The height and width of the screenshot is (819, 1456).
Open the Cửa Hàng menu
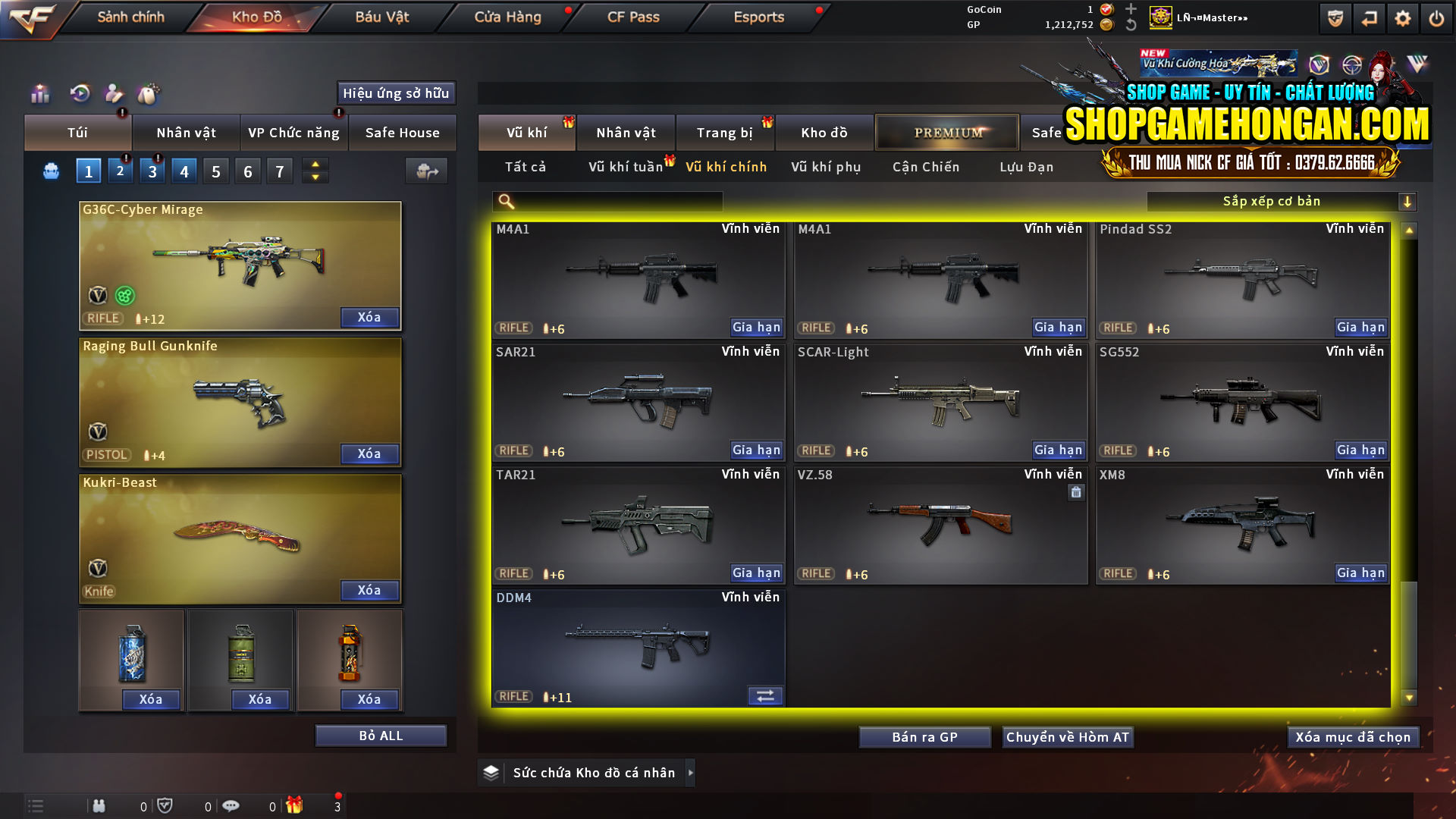pos(507,17)
